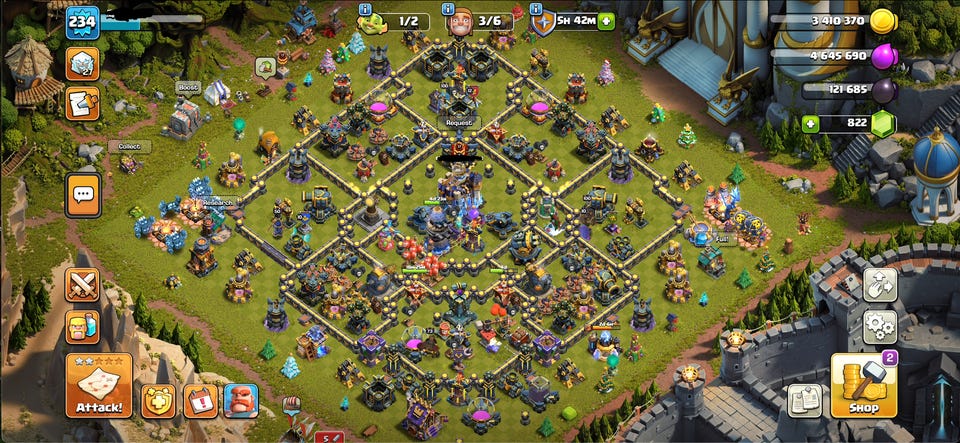Viewport: 960px width, 443px height.
Task: Open the crossed swords battle log button
Action: tap(82, 284)
